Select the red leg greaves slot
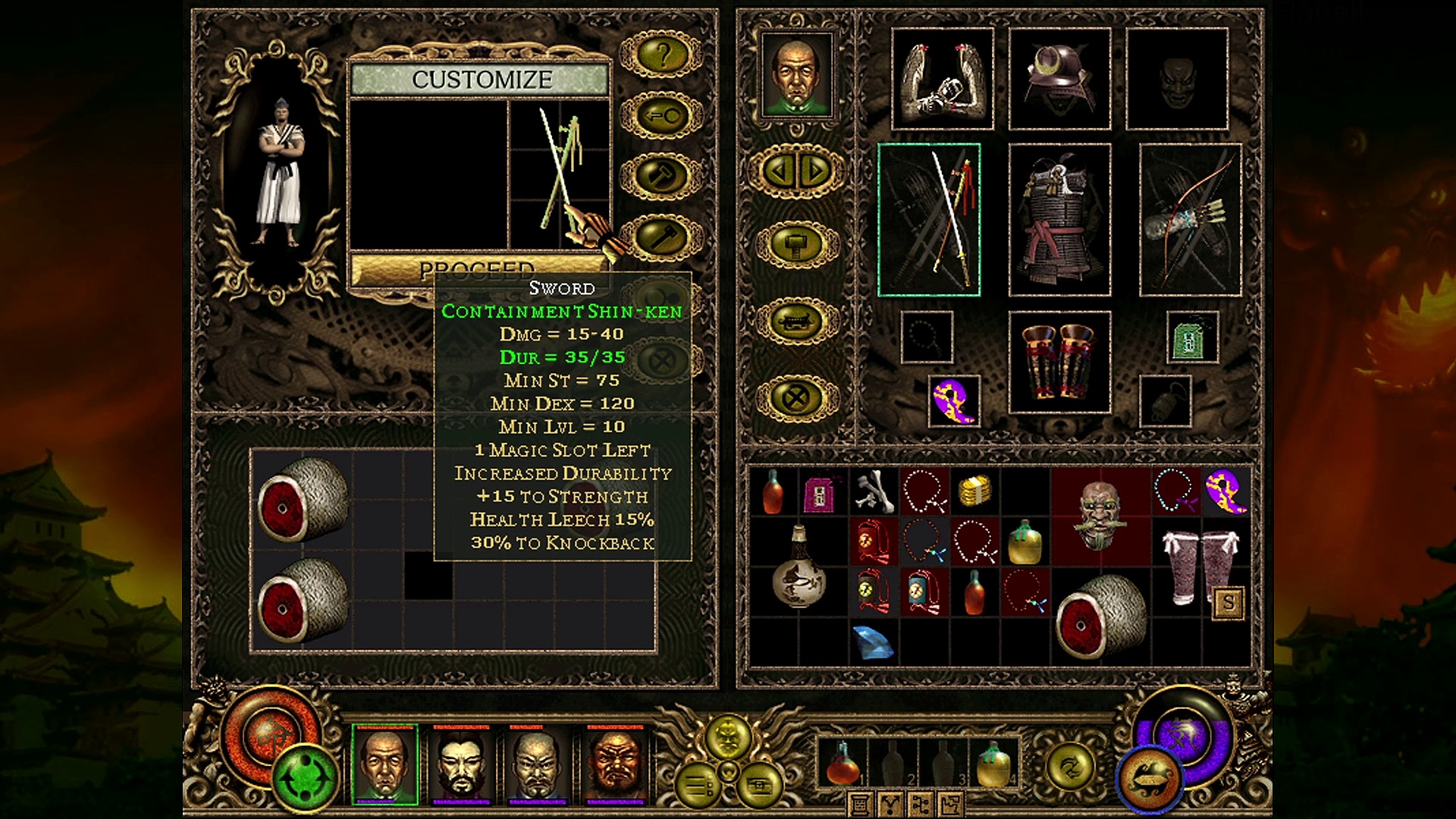Image resolution: width=1456 pixels, height=819 pixels. tap(1059, 362)
